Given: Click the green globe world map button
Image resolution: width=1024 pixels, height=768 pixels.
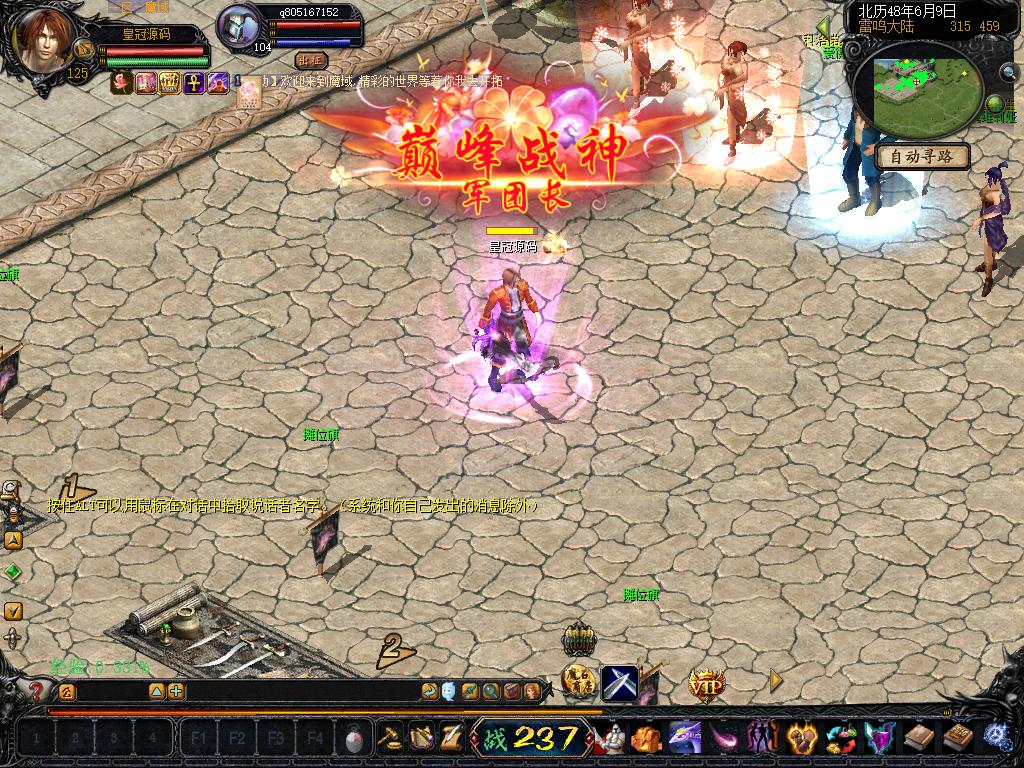Looking at the screenshot, I should point(994,104).
